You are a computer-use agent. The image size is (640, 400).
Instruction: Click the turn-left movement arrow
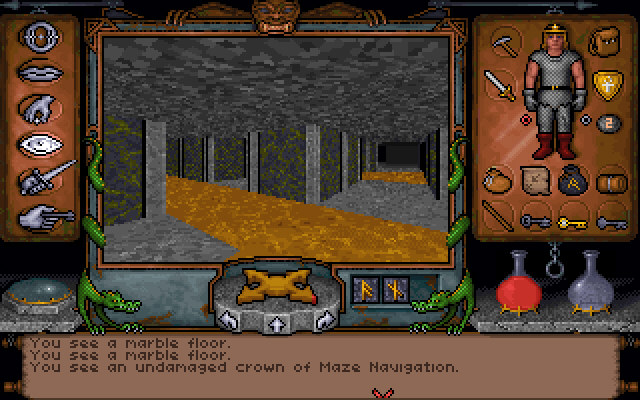228,321
